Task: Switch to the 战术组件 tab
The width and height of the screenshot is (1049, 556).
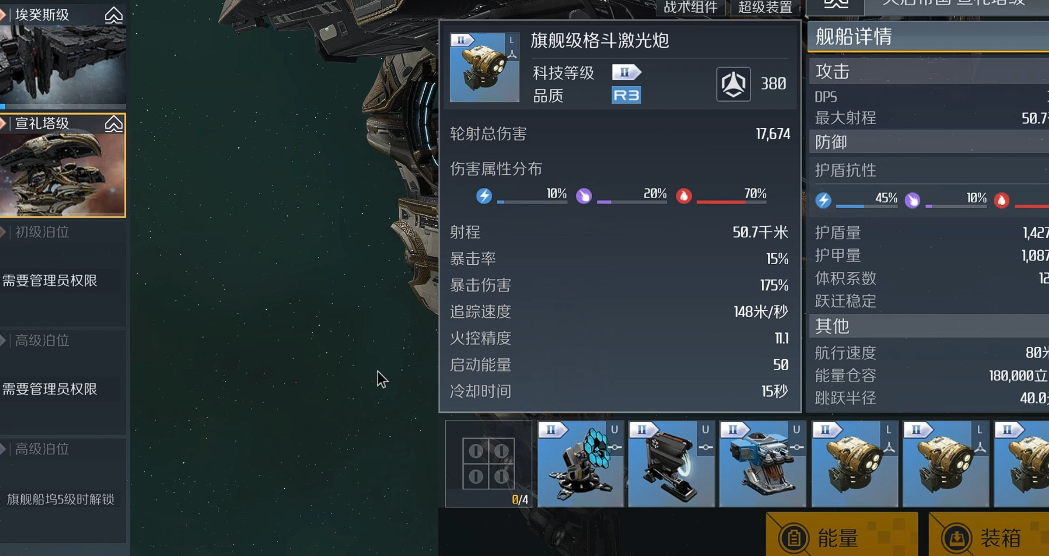Action: 691,7
